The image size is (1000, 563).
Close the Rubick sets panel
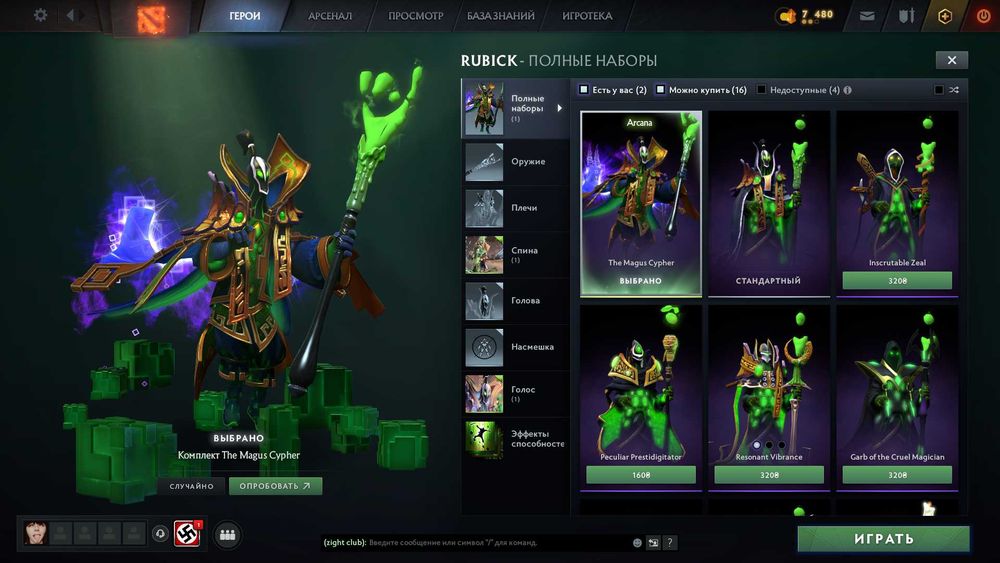pyautogui.click(x=951, y=60)
